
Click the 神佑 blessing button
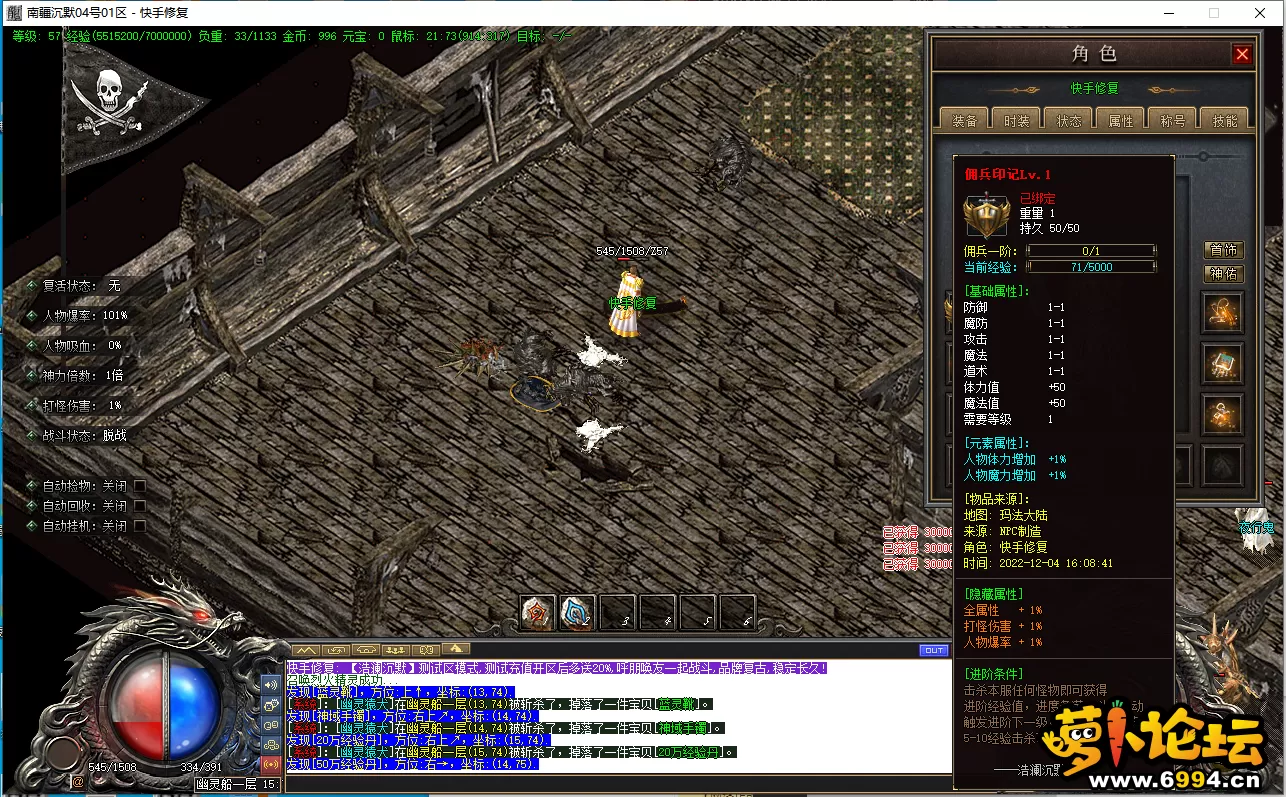pyautogui.click(x=1223, y=273)
